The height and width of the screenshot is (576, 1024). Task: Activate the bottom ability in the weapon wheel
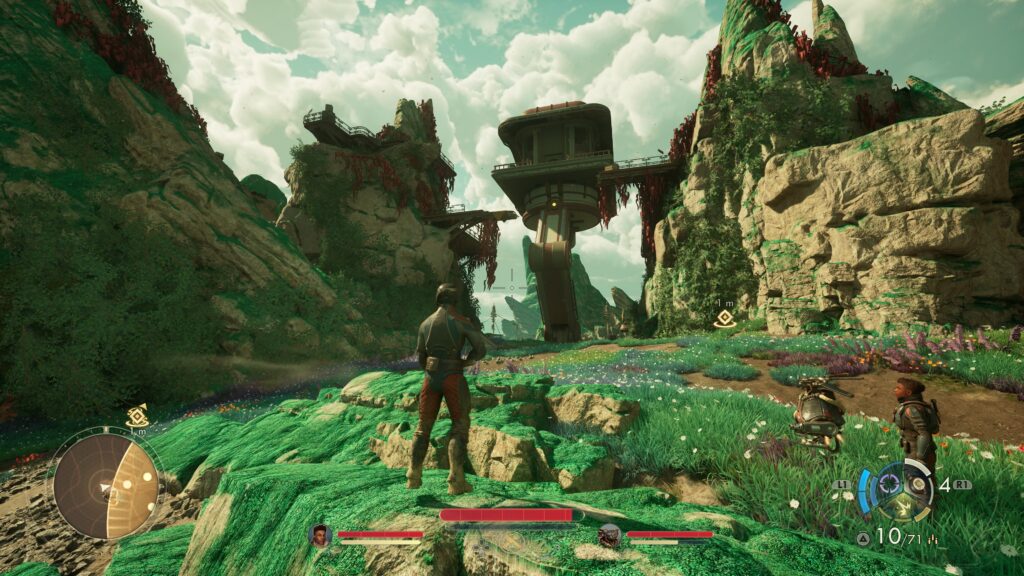tap(901, 506)
